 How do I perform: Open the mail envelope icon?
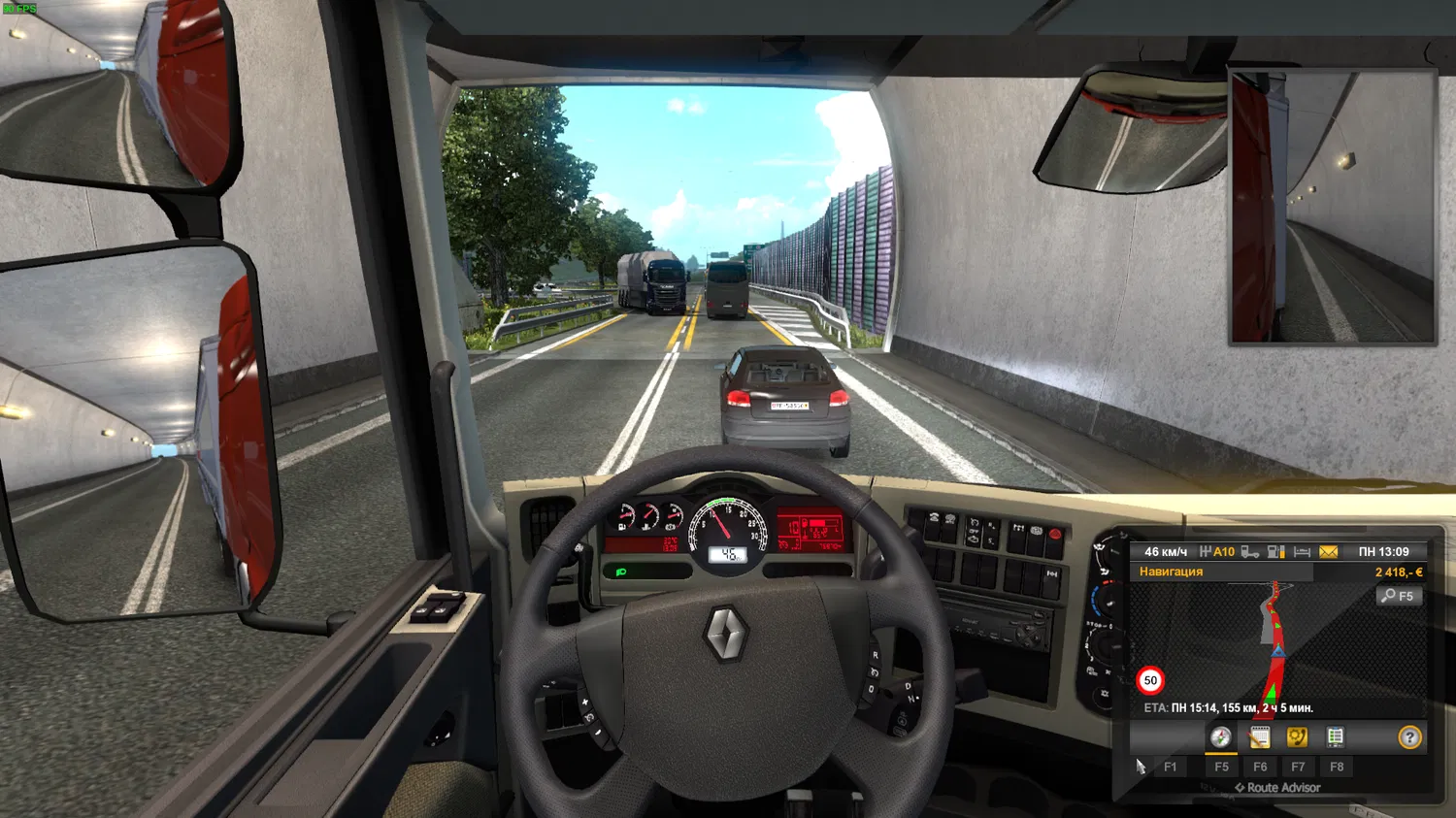coord(1328,552)
